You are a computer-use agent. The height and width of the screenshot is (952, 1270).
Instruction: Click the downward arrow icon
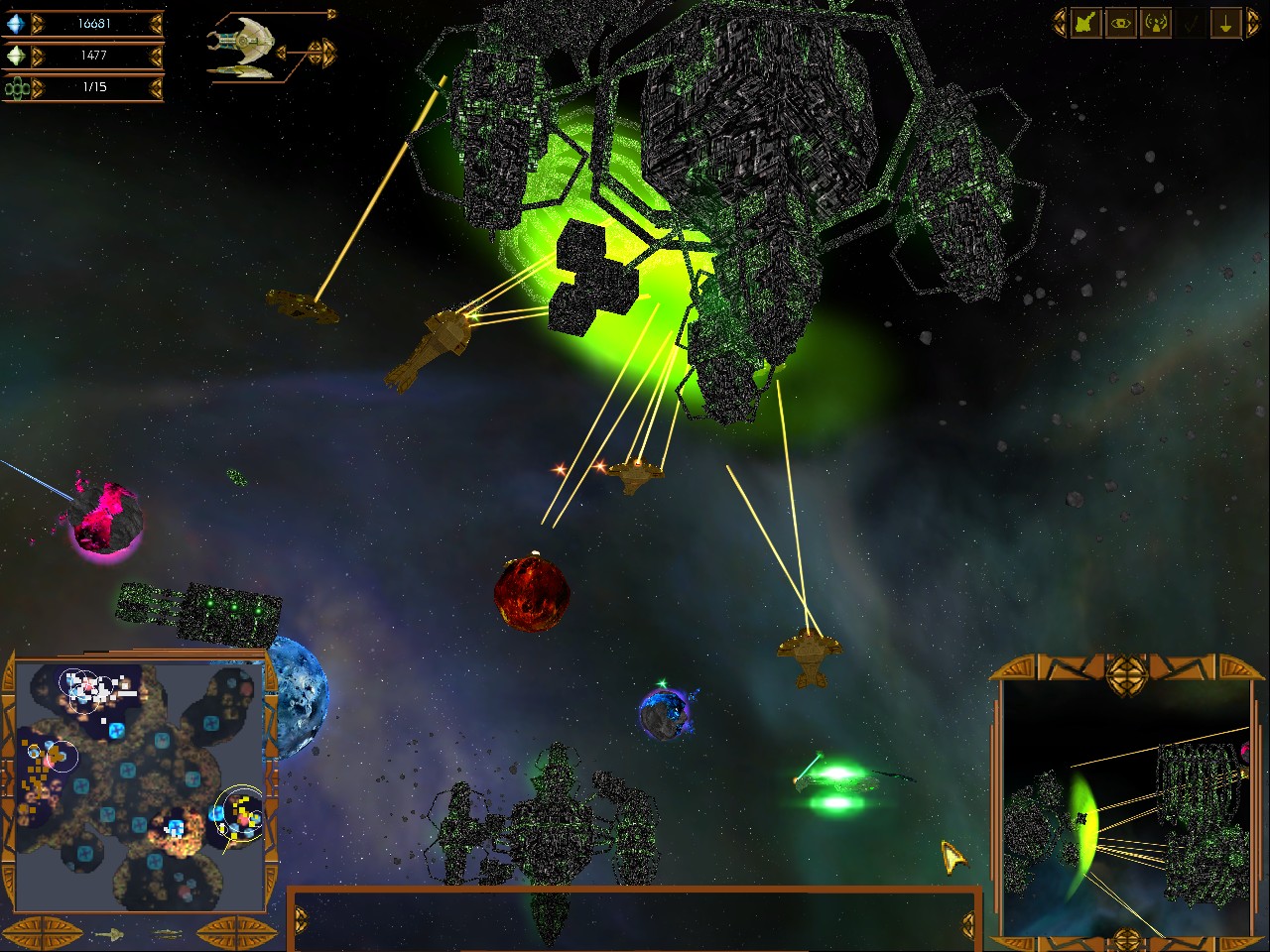(1225, 24)
